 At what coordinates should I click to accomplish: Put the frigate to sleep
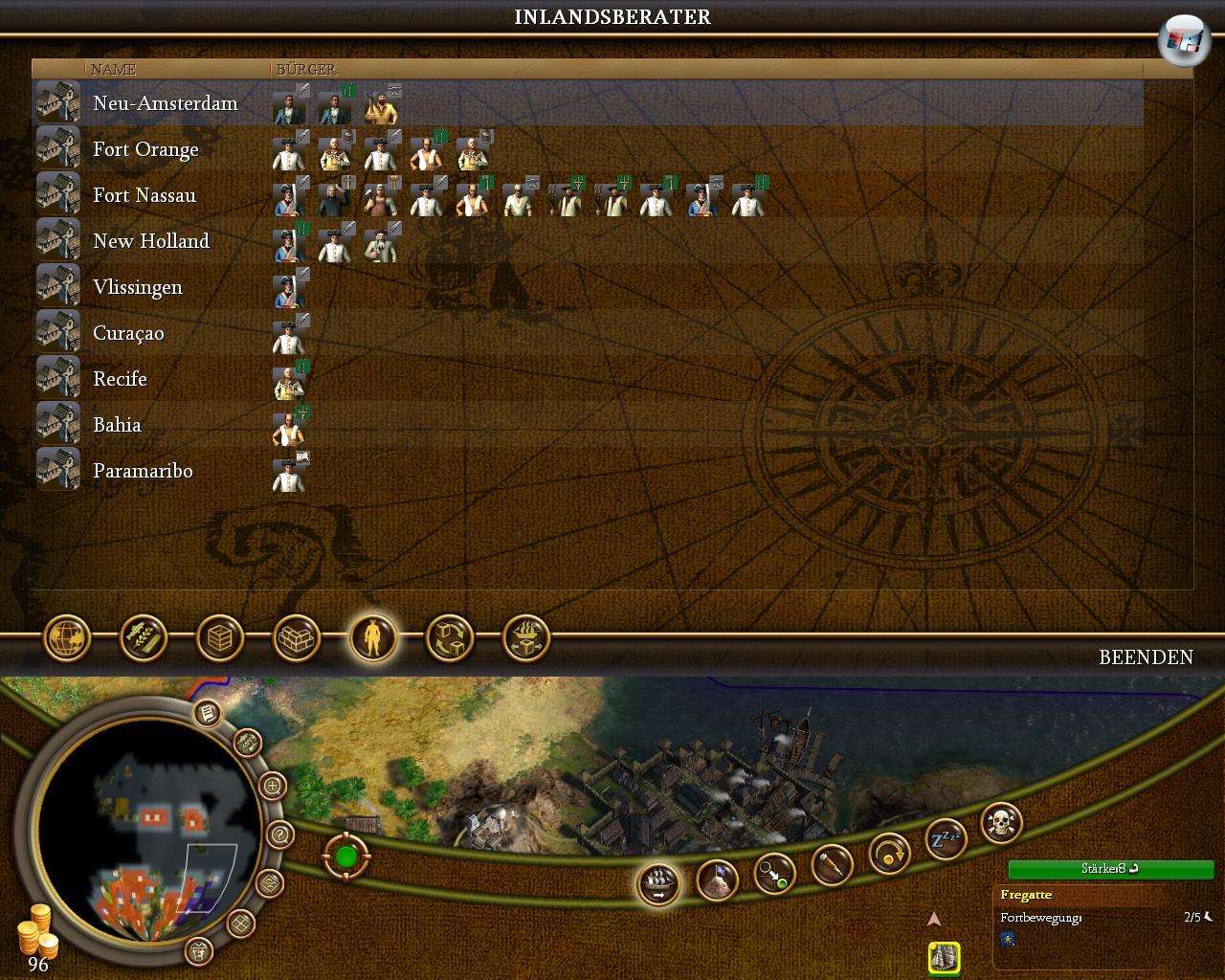pyautogui.click(x=946, y=840)
